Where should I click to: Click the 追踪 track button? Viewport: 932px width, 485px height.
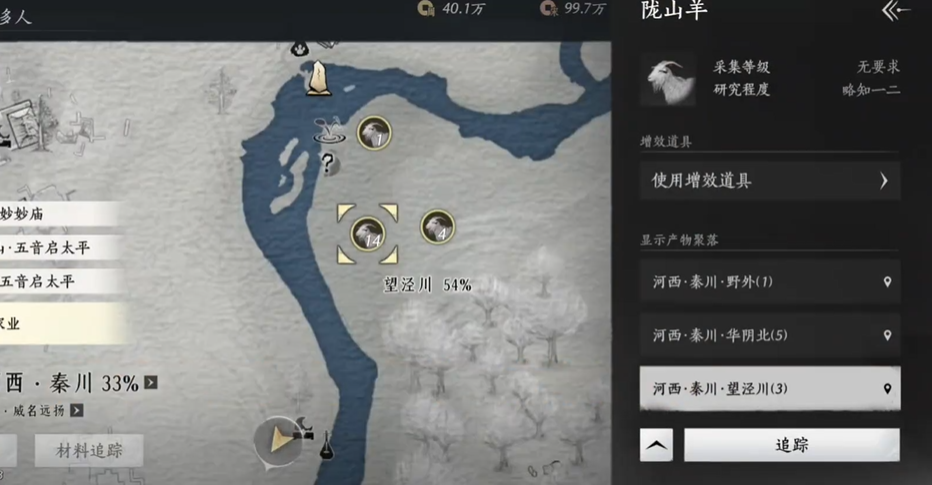791,445
